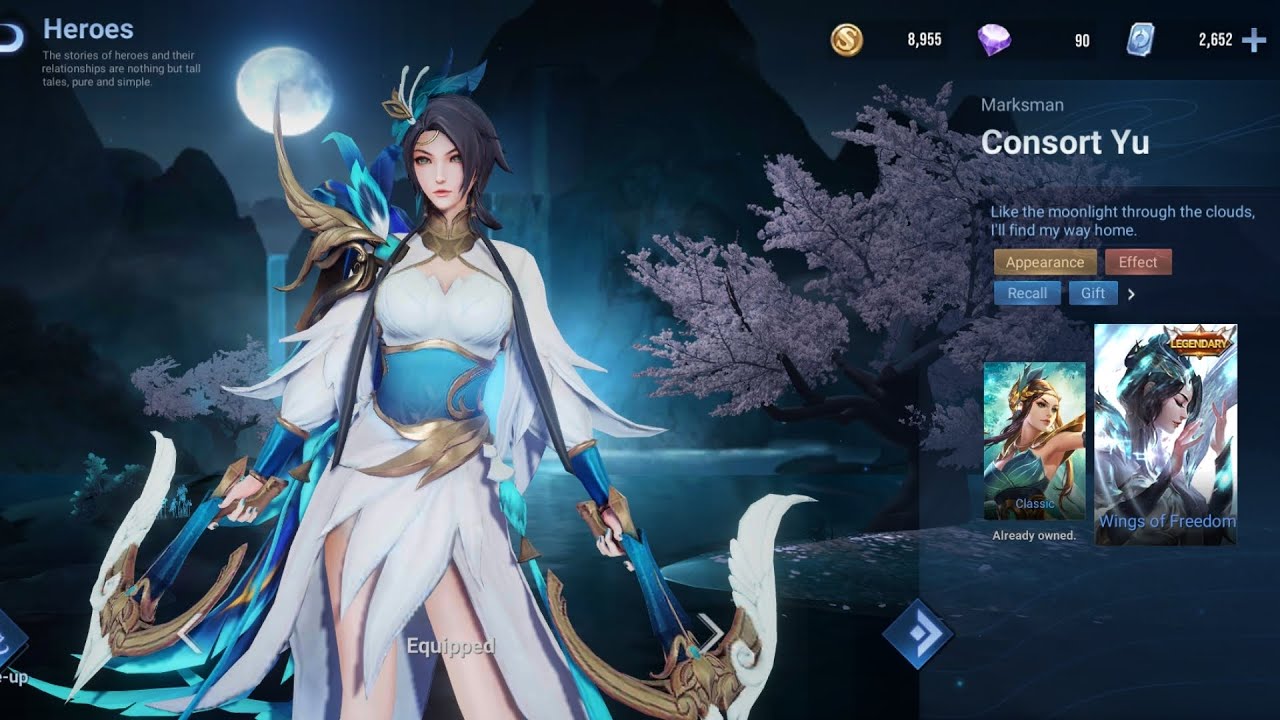Viewport: 1280px width, 720px height.
Task: Expand more tags with the small arrow
Action: click(1131, 294)
